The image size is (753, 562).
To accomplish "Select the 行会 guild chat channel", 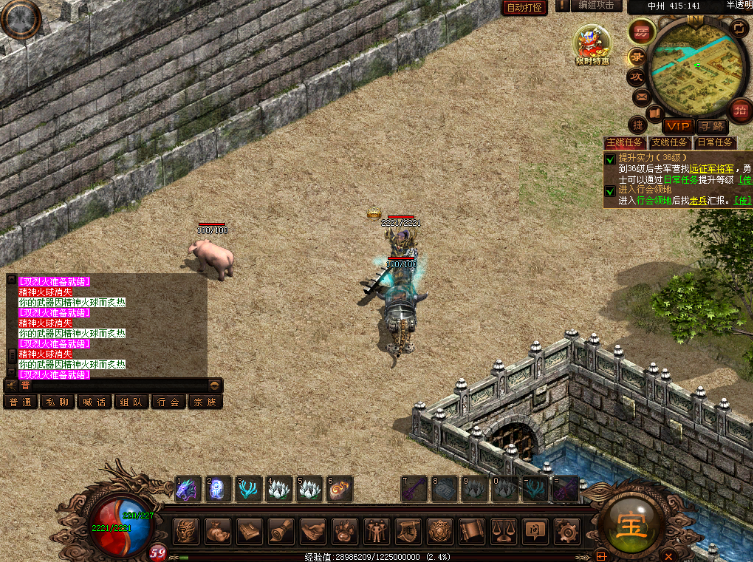I will (x=167, y=401).
